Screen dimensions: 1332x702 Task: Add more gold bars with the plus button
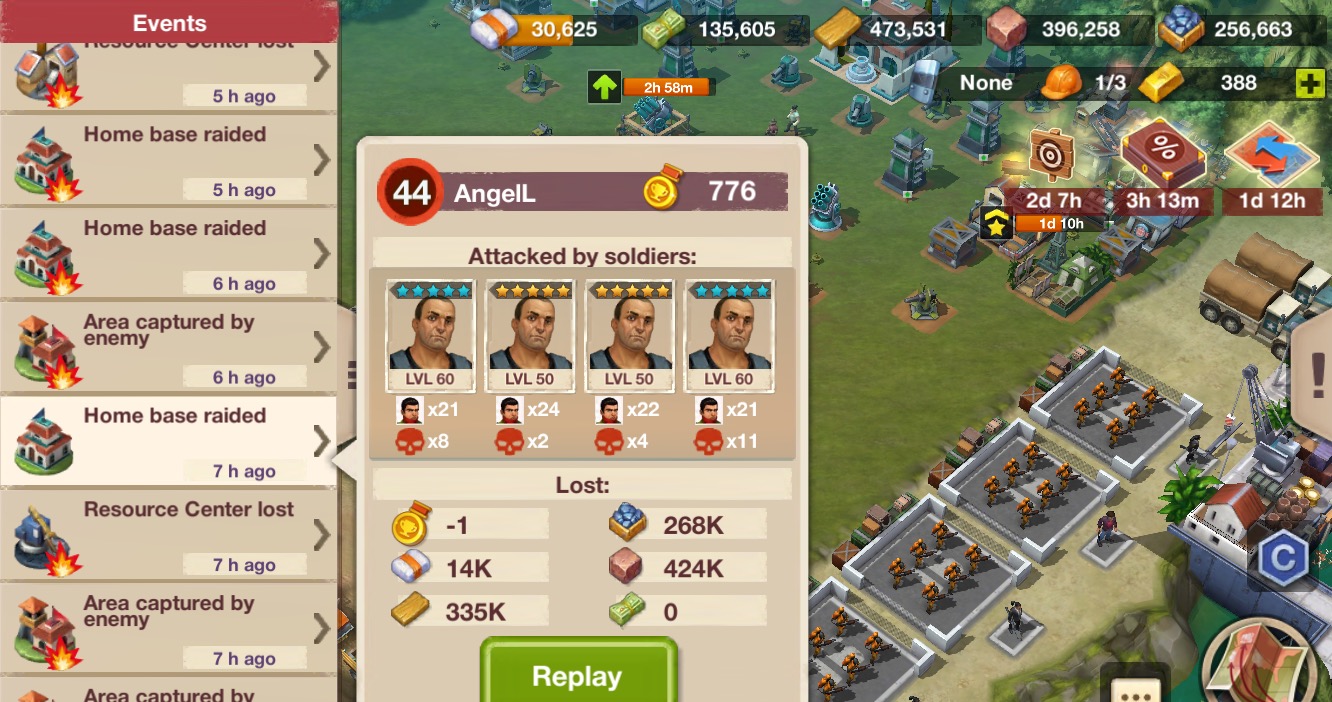pyautogui.click(x=1310, y=83)
